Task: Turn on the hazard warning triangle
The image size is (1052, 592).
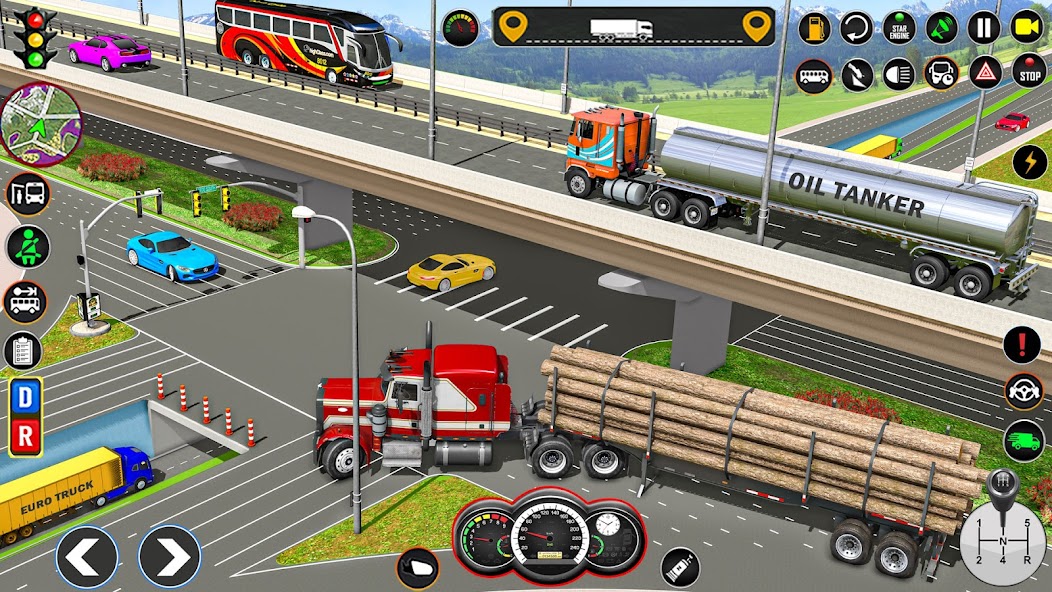Action: [x=985, y=73]
